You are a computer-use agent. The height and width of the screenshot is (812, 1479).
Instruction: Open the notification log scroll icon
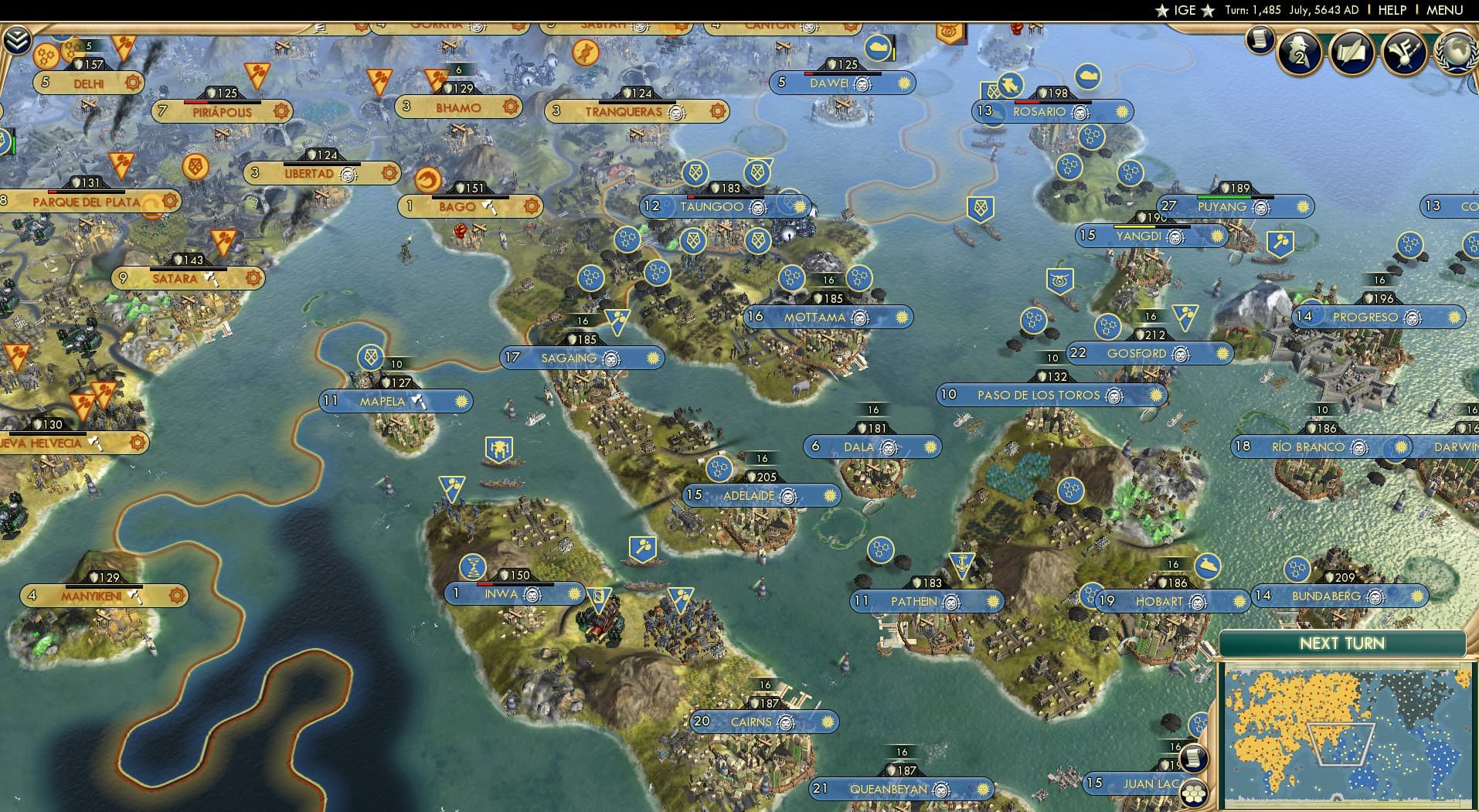(1260, 39)
